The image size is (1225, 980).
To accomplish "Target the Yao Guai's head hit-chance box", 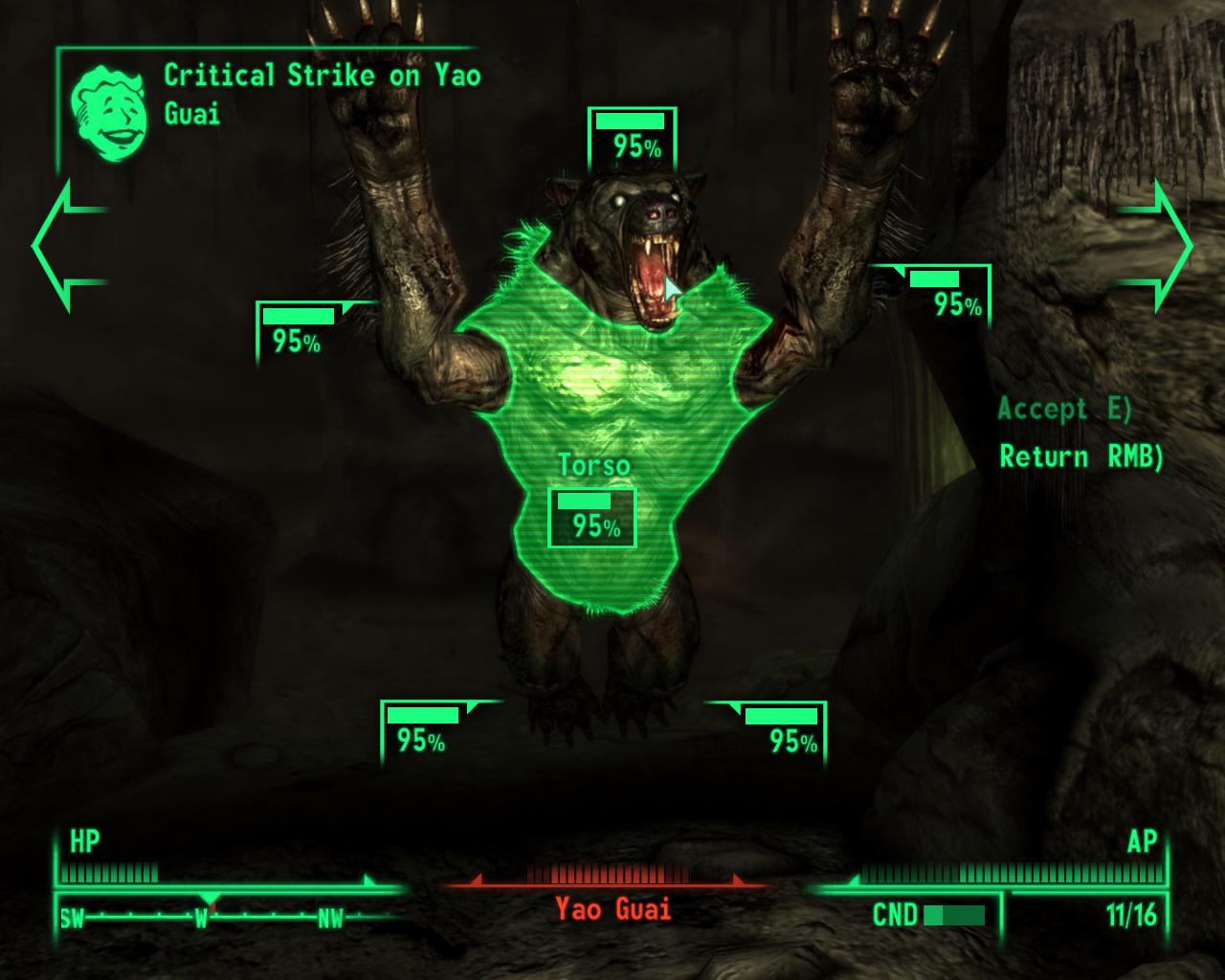I will (632, 137).
